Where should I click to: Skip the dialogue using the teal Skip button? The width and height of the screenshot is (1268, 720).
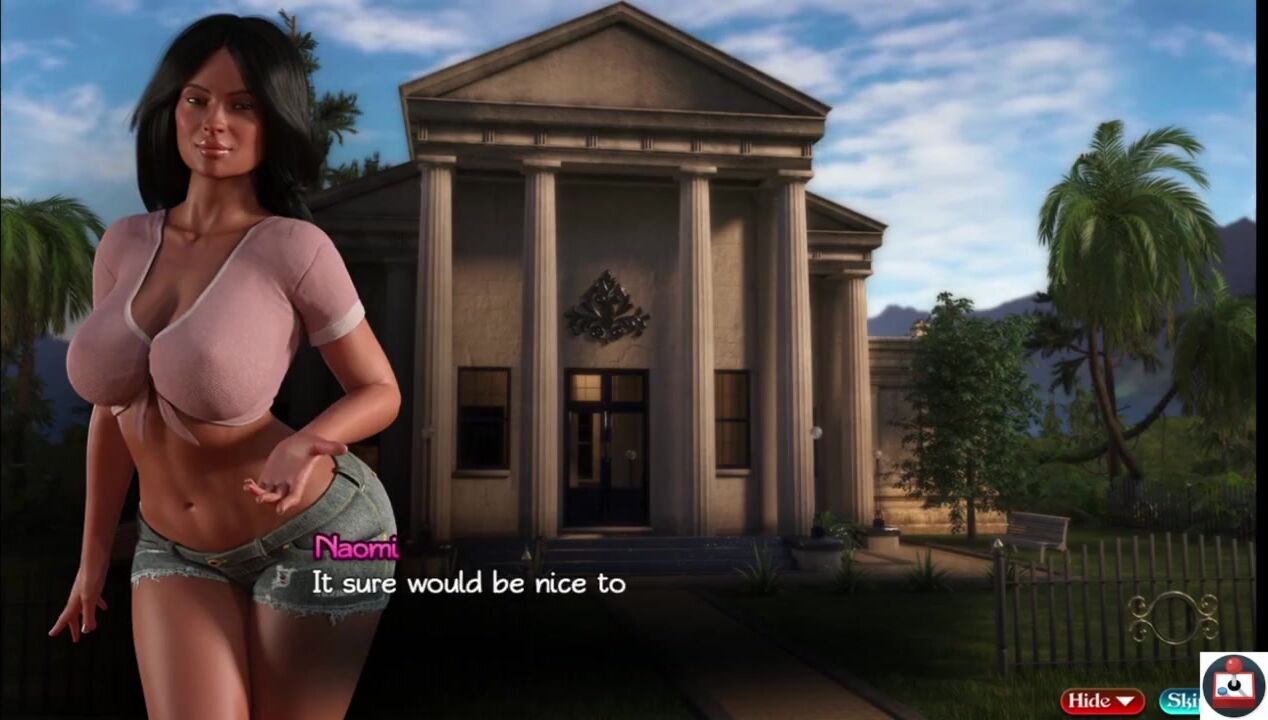click(x=1179, y=701)
